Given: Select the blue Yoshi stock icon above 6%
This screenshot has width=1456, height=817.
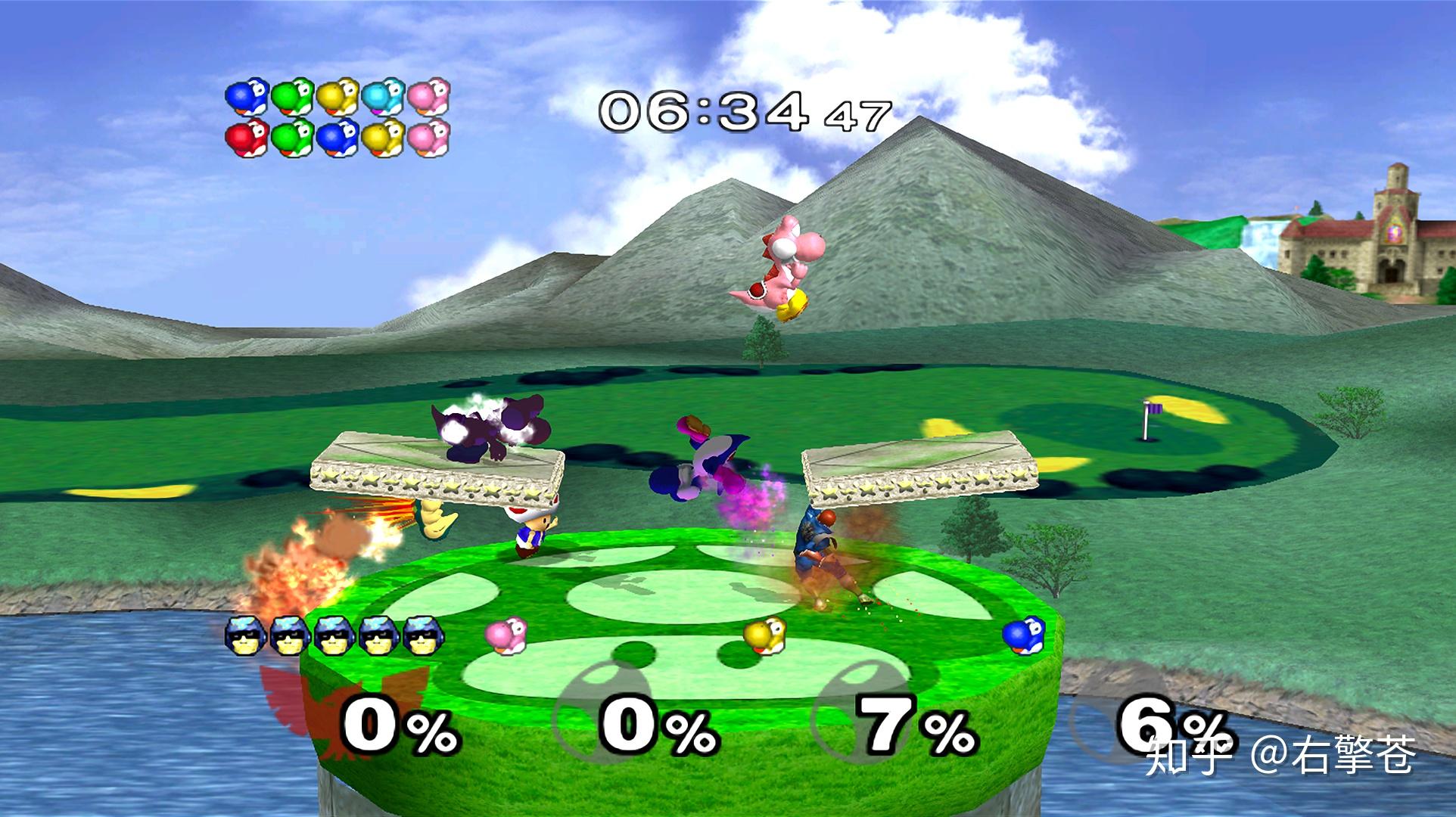Looking at the screenshot, I should click(x=1024, y=634).
